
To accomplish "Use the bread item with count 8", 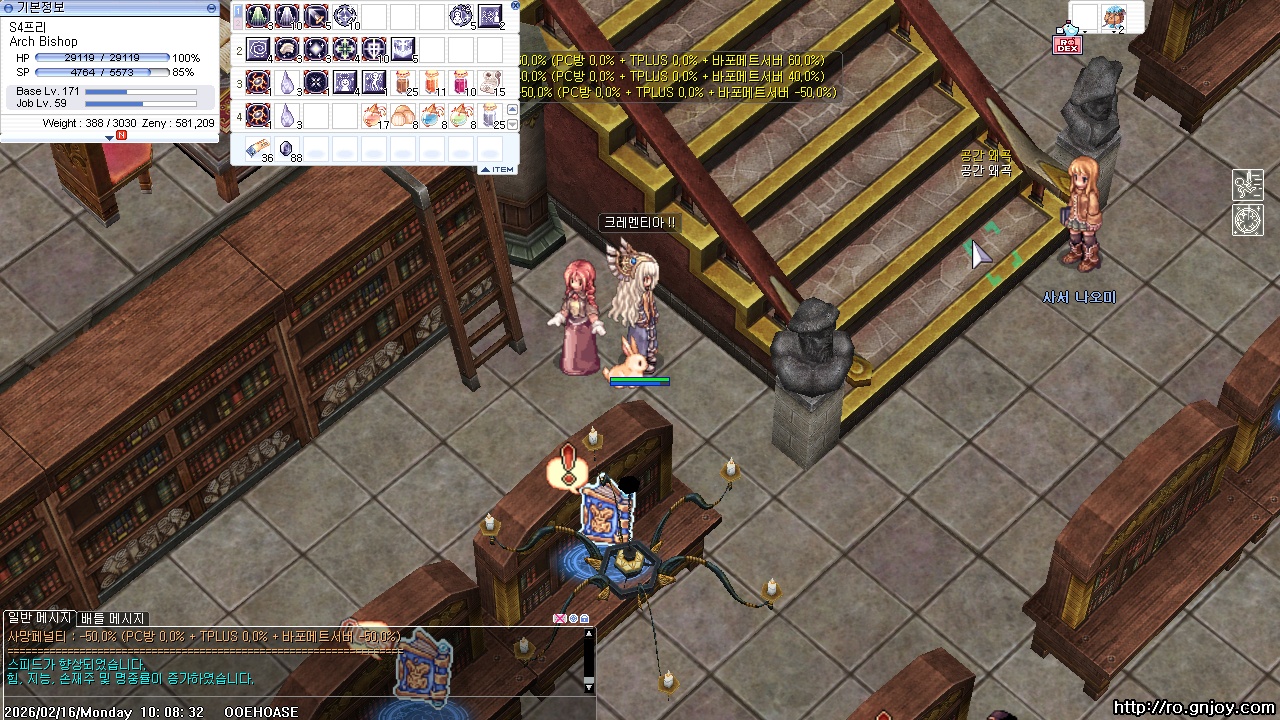I will 403,115.
